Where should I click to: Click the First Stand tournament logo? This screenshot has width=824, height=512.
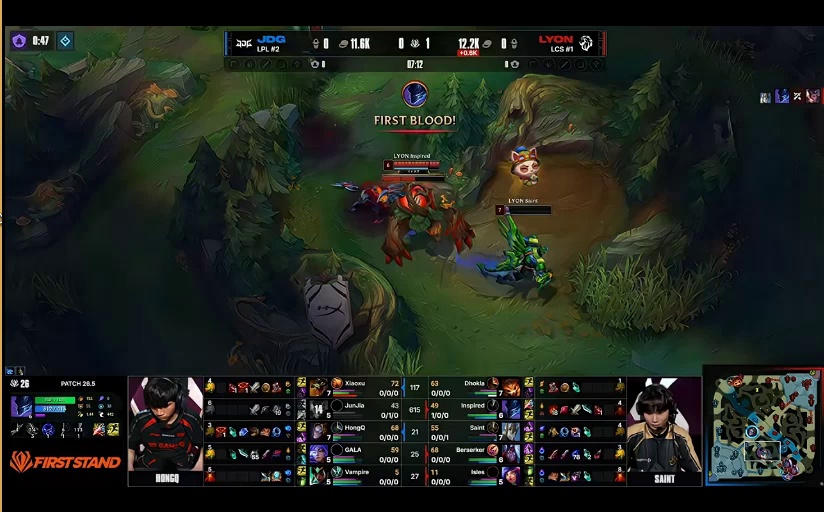[65, 462]
